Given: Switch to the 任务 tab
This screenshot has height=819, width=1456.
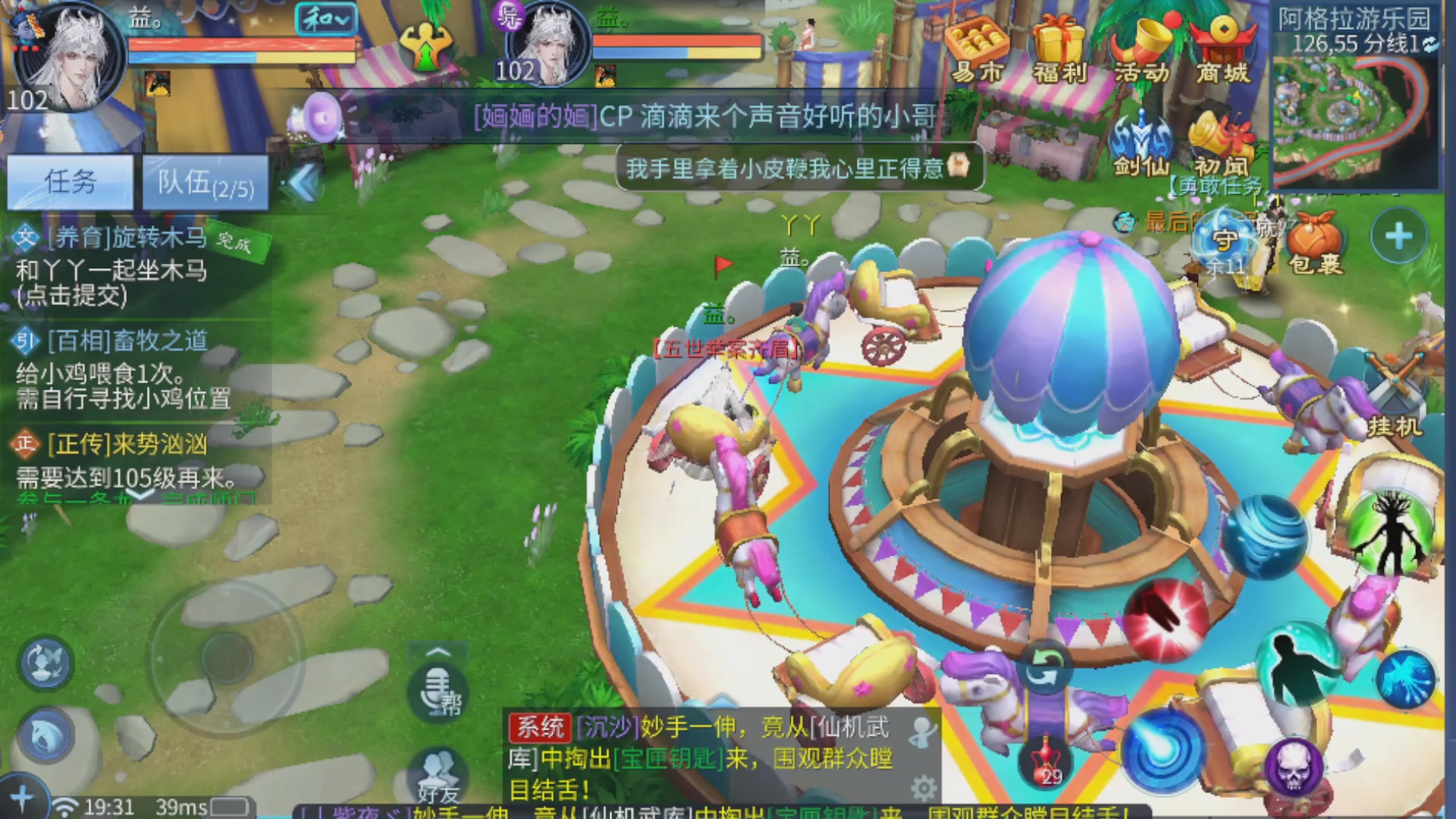Looking at the screenshot, I should 71,181.
